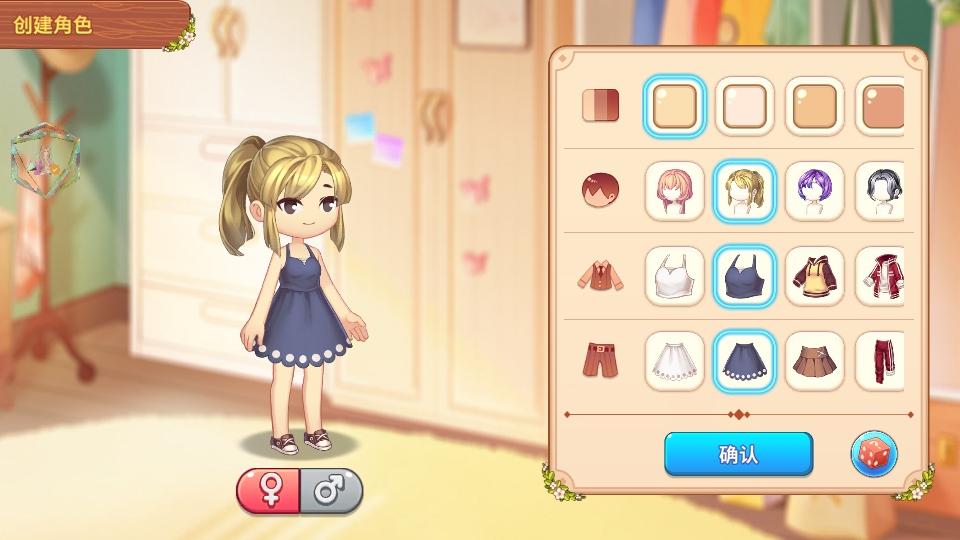This screenshot has height=540, width=960.
Task: Pick the purple short hairstyle
Action: click(x=814, y=191)
